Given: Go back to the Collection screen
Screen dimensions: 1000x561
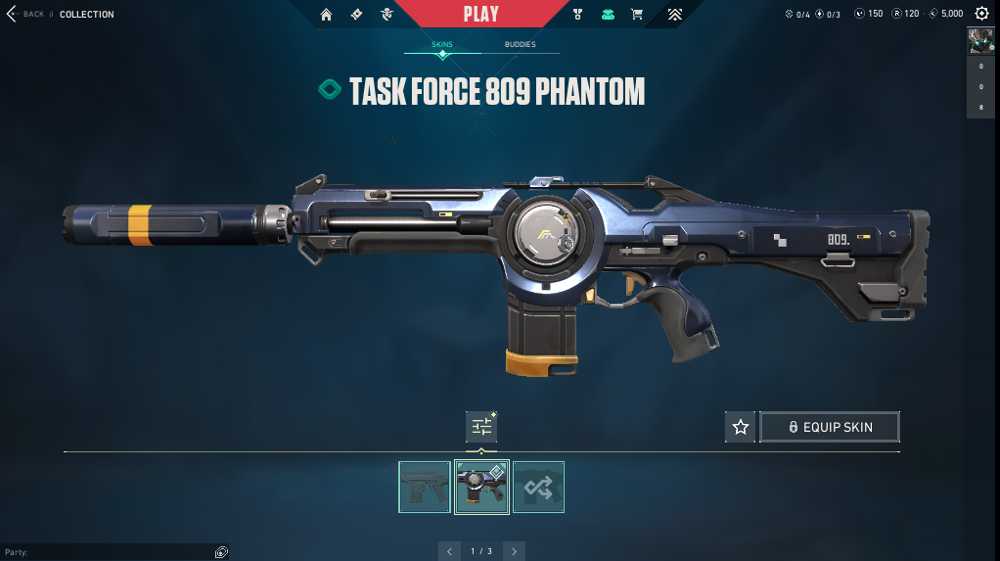Looking at the screenshot, I should click(x=27, y=14).
